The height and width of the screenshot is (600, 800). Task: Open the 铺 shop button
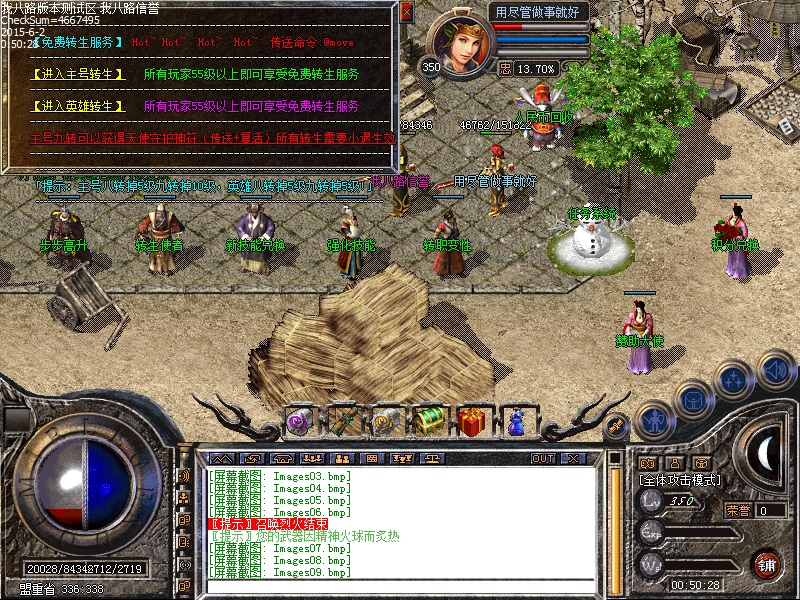[x=767, y=564]
